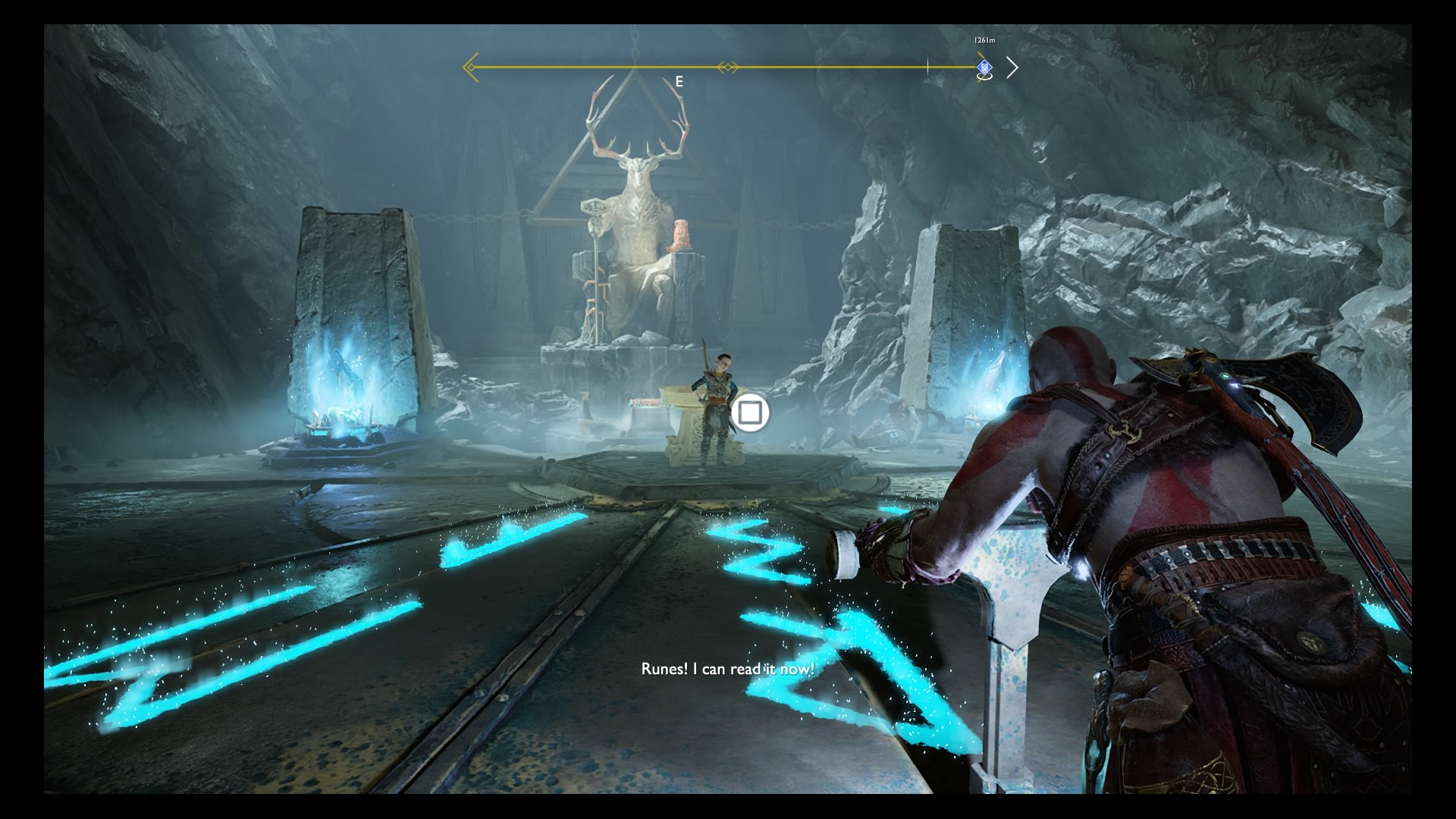Select the blue objective marker on the compass
Viewport: 1456px width, 819px height.
(x=985, y=67)
